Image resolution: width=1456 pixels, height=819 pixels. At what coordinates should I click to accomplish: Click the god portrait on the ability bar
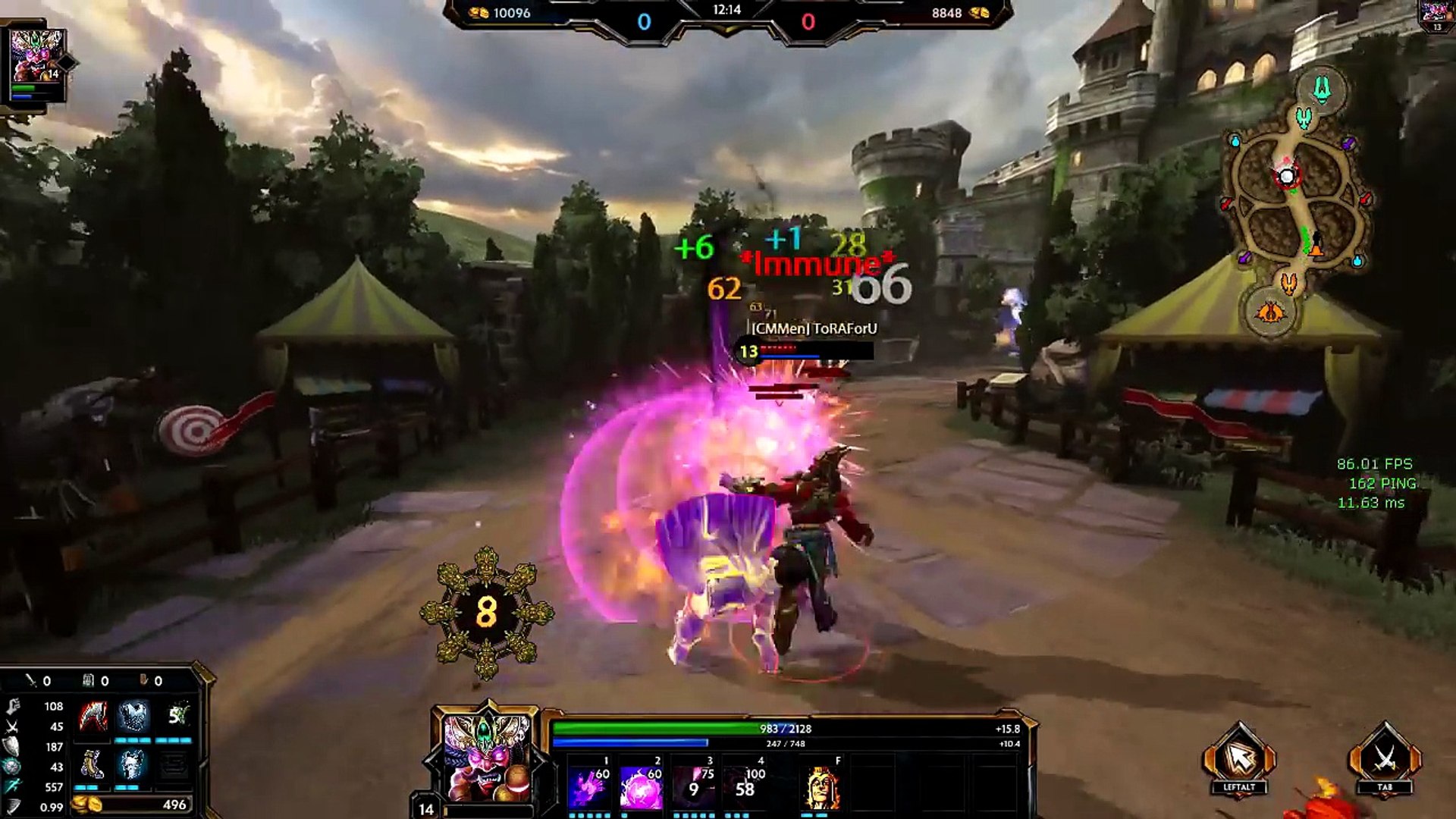486,758
